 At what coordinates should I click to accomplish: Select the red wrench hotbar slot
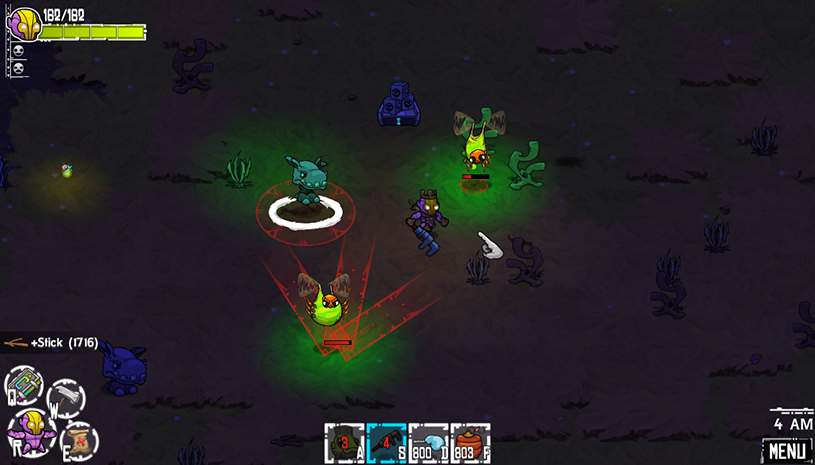tap(386, 443)
